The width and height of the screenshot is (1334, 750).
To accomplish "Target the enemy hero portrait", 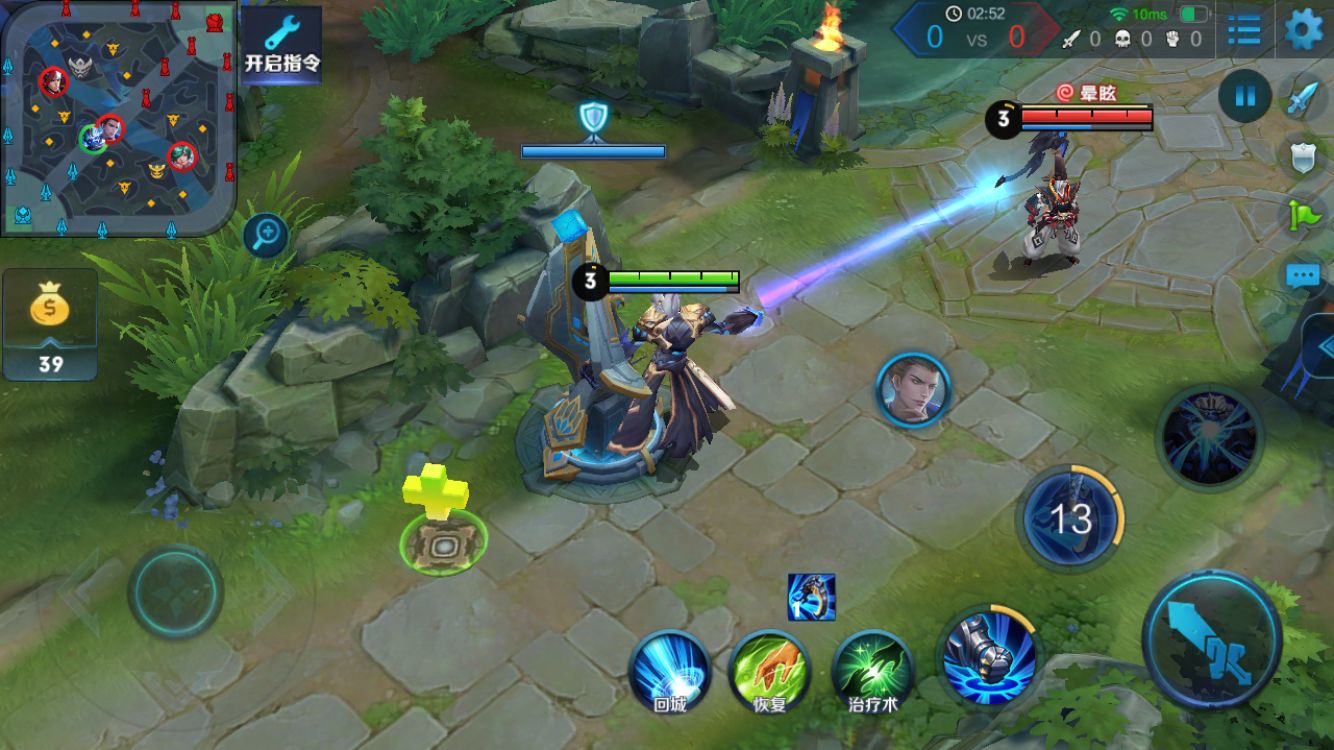I will point(912,390).
